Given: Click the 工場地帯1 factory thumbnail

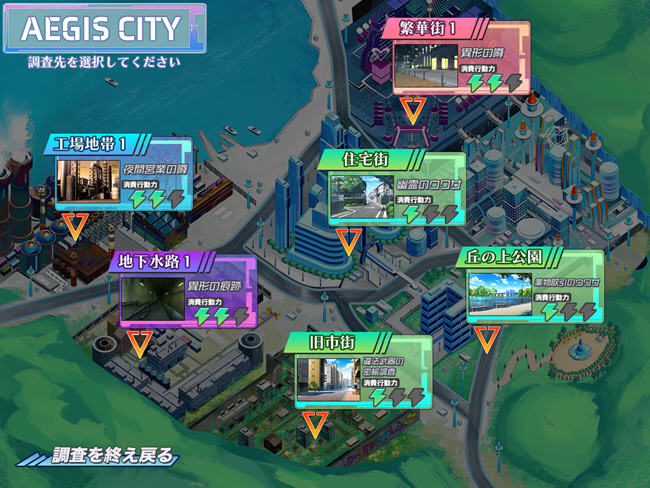Looking at the screenshot, I should click(x=88, y=182).
